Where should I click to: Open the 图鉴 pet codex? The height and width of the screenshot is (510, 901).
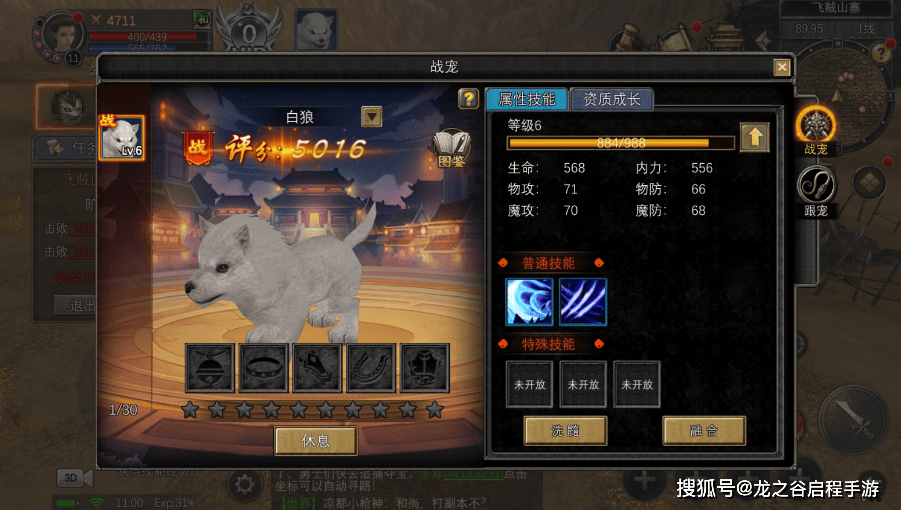point(451,148)
